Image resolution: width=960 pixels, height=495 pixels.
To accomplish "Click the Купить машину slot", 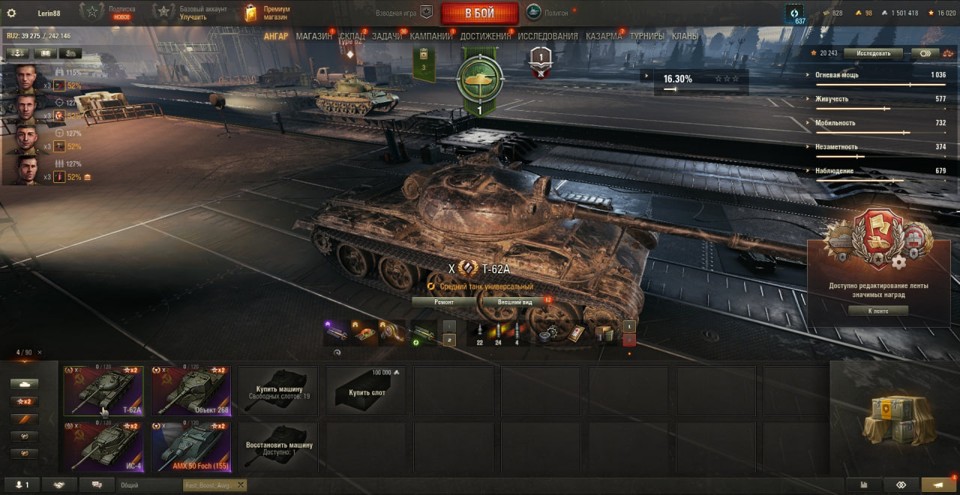I will [x=279, y=390].
